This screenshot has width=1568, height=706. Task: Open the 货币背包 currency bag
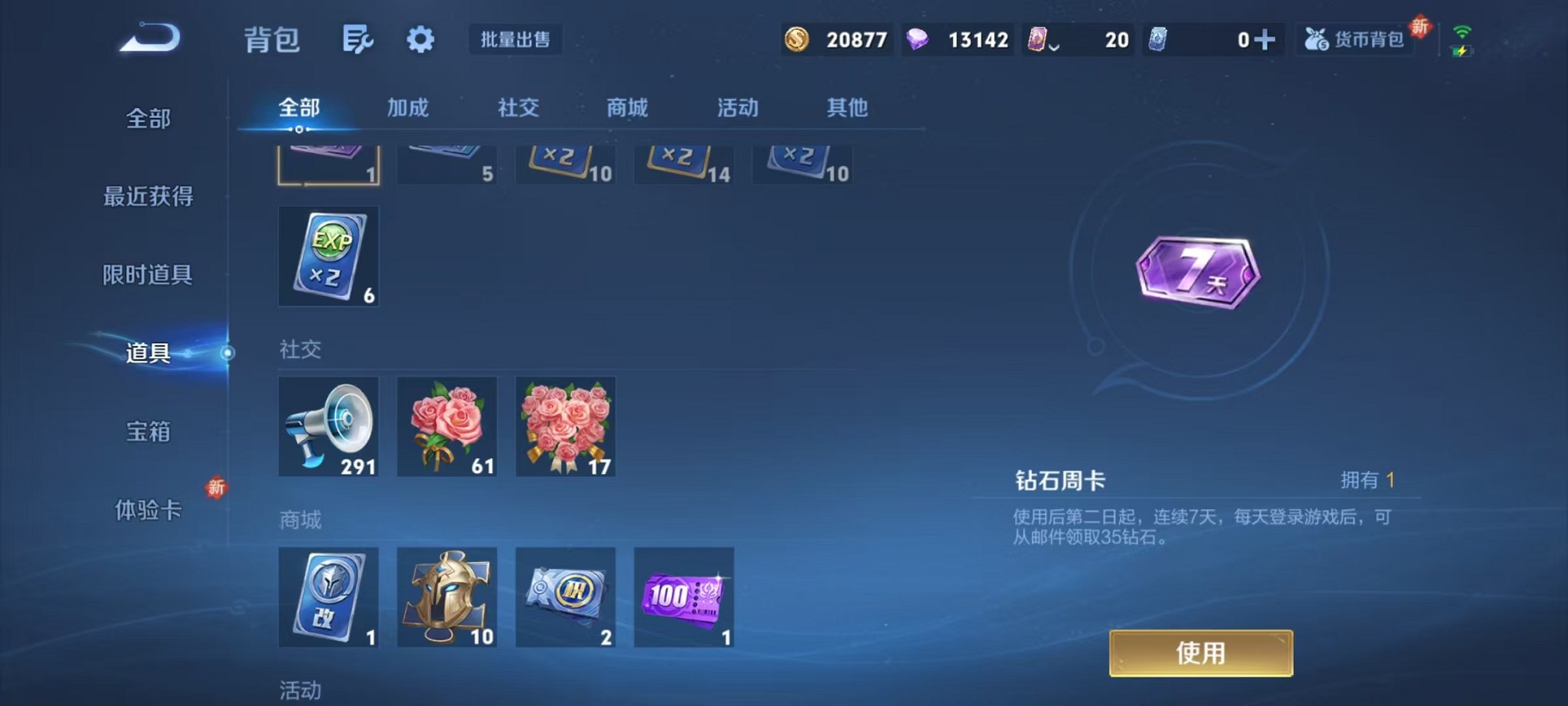(1355, 38)
